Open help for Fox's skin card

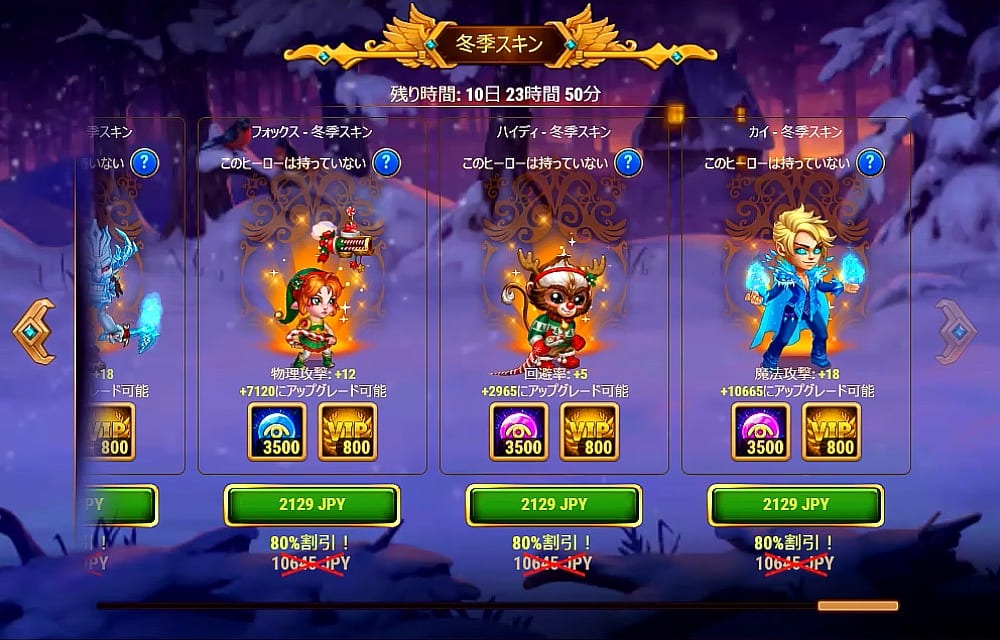[x=386, y=162]
